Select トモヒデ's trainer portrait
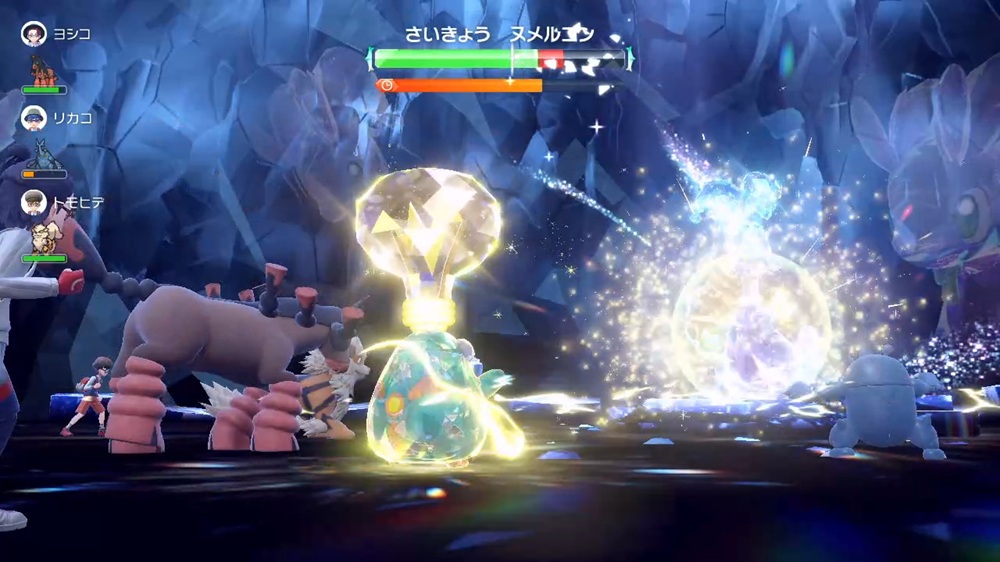1000x562 pixels. tap(34, 201)
